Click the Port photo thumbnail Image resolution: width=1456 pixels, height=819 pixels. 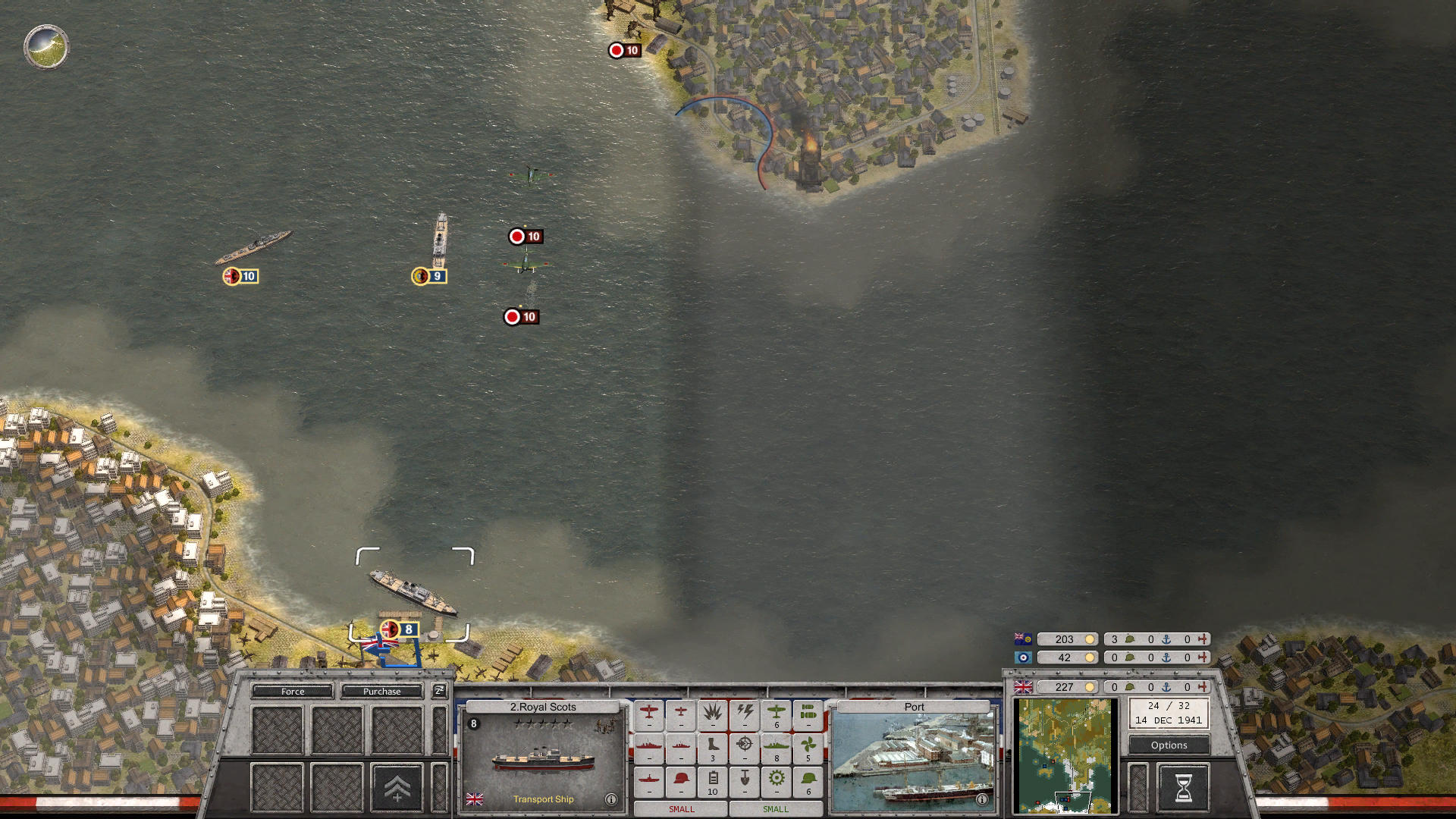point(912,758)
